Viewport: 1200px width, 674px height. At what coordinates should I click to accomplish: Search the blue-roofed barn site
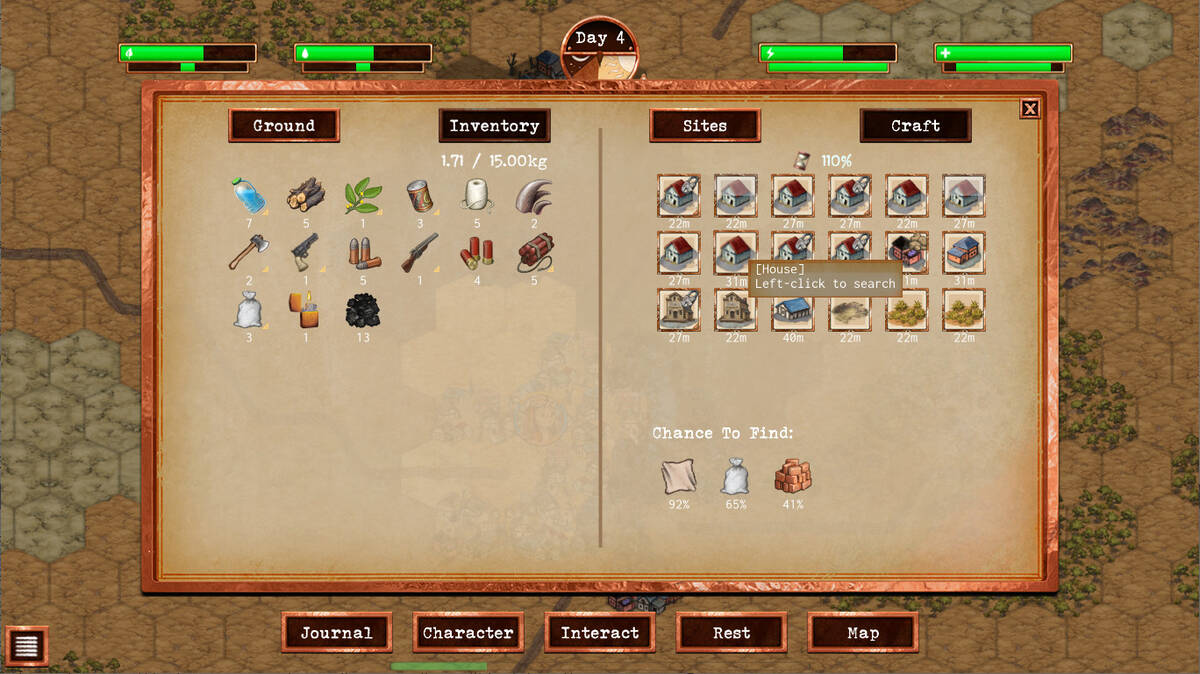point(793,310)
